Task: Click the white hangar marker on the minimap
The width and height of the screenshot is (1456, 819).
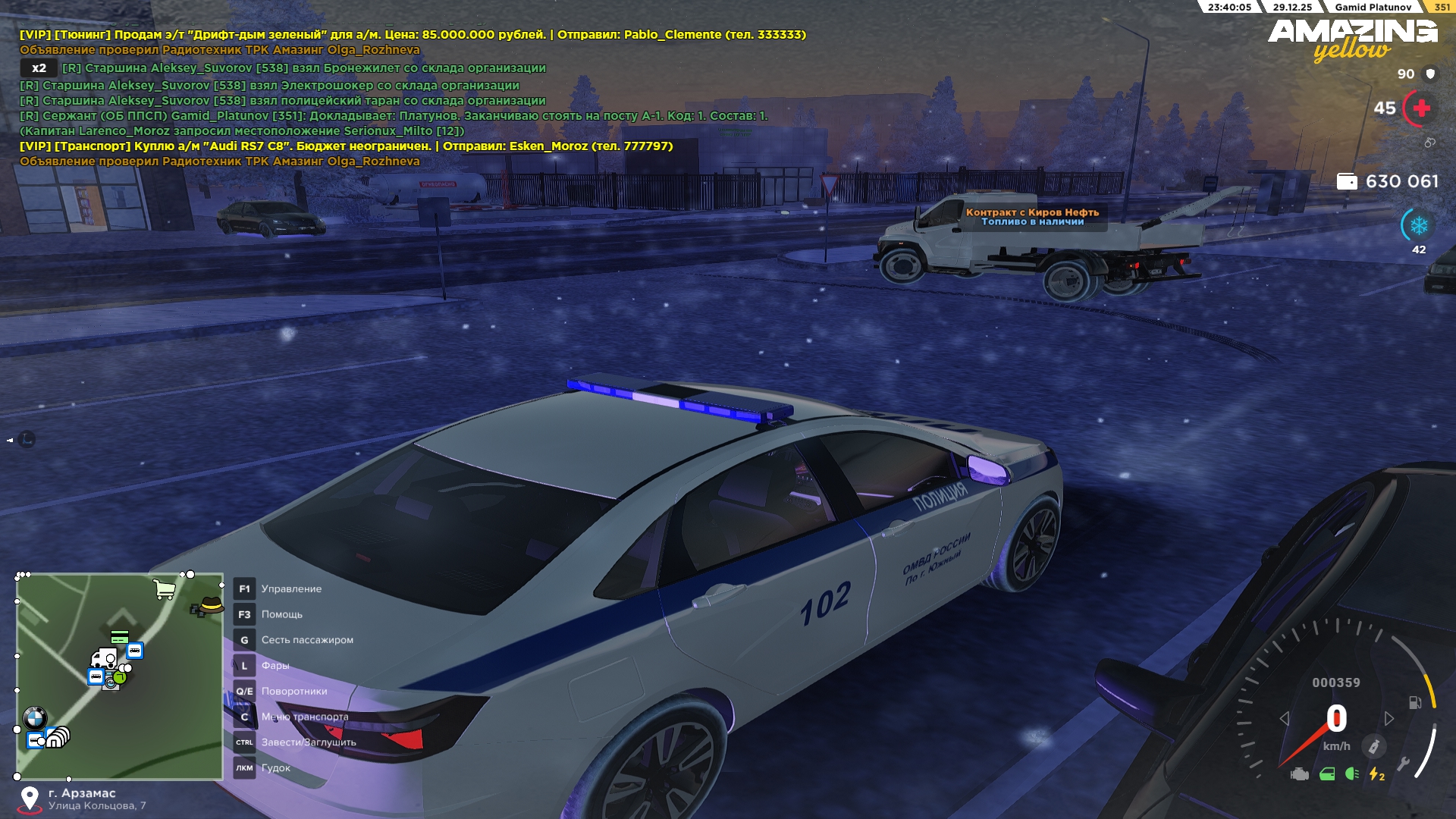Action: [x=58, y=736]
